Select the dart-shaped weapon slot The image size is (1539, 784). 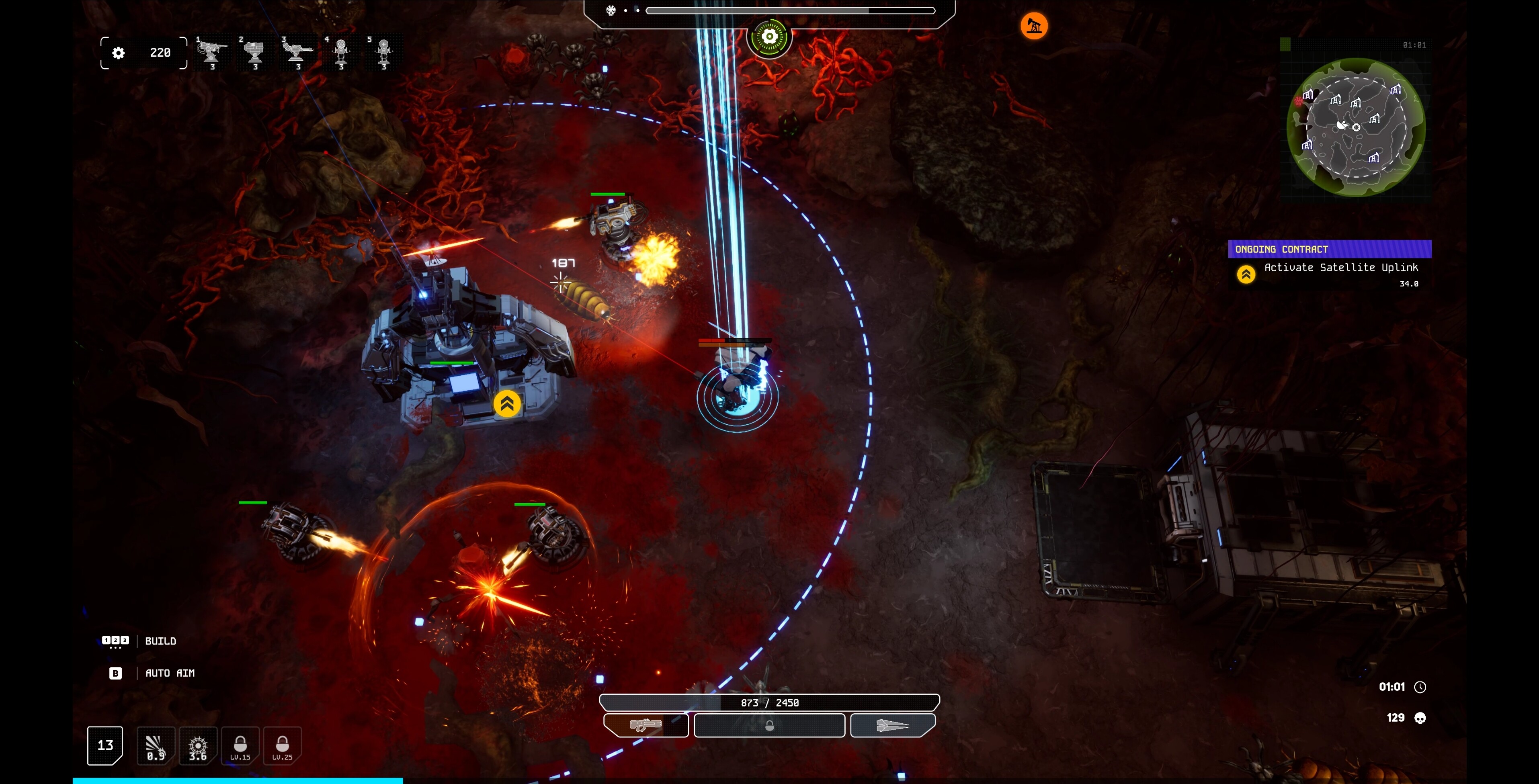pyautogui.click(x=892, y=725)
